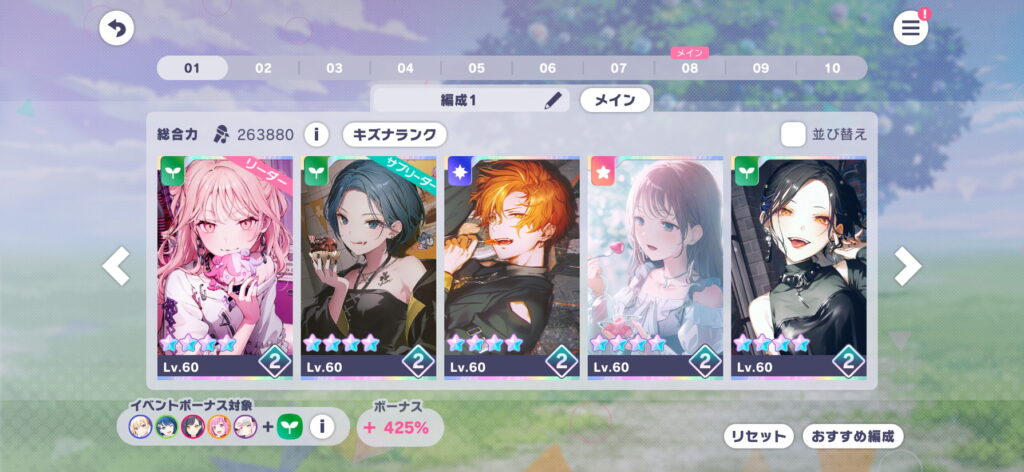The image size is (1024, 472).
Task: Show info for 総合力 total power
Action: click(316, 134)
